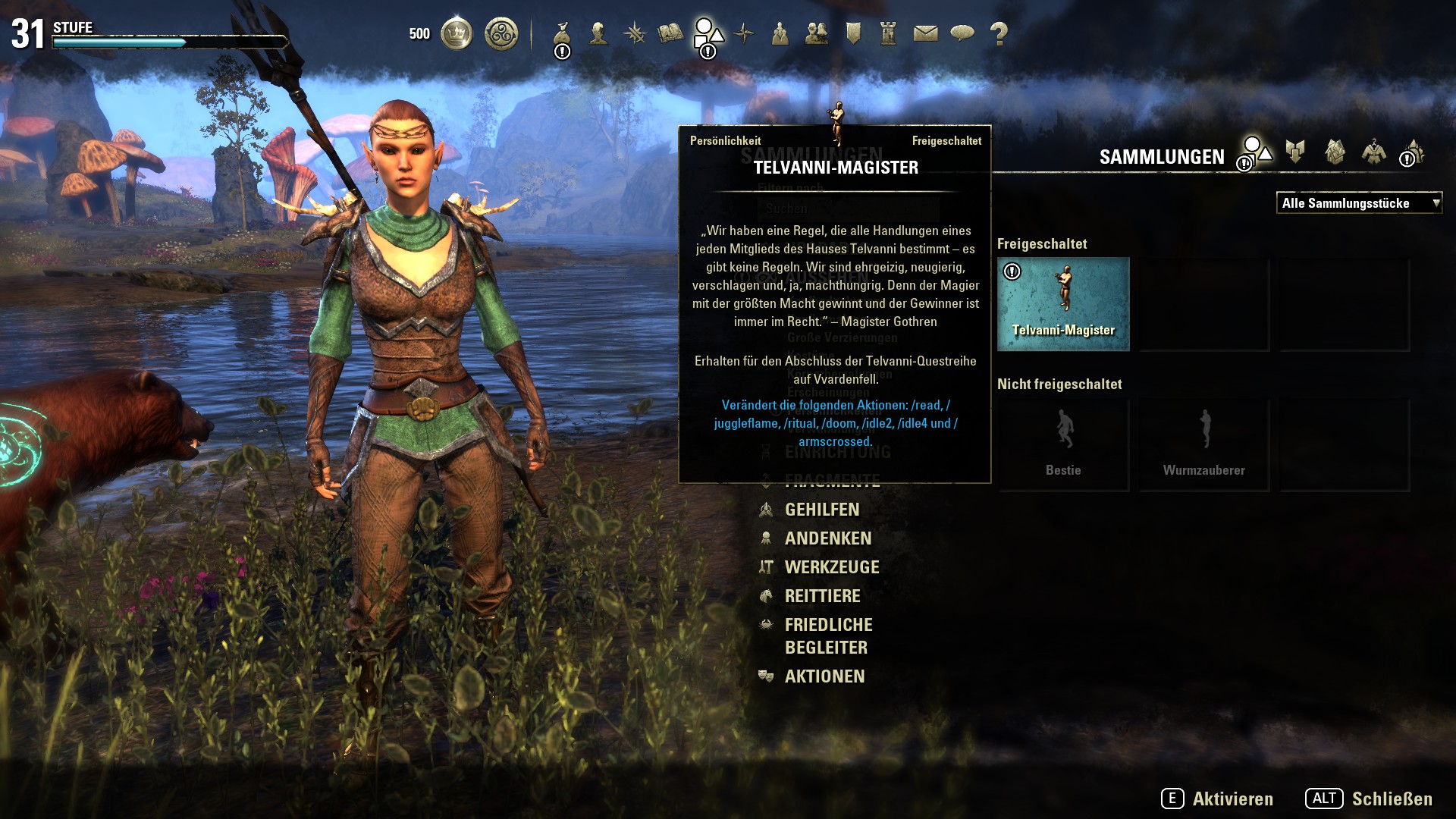The width and height of the screenshot is (1456, 819).
Task: Switch to the Werkzeuge category
Action: click(x=831, y=567)
